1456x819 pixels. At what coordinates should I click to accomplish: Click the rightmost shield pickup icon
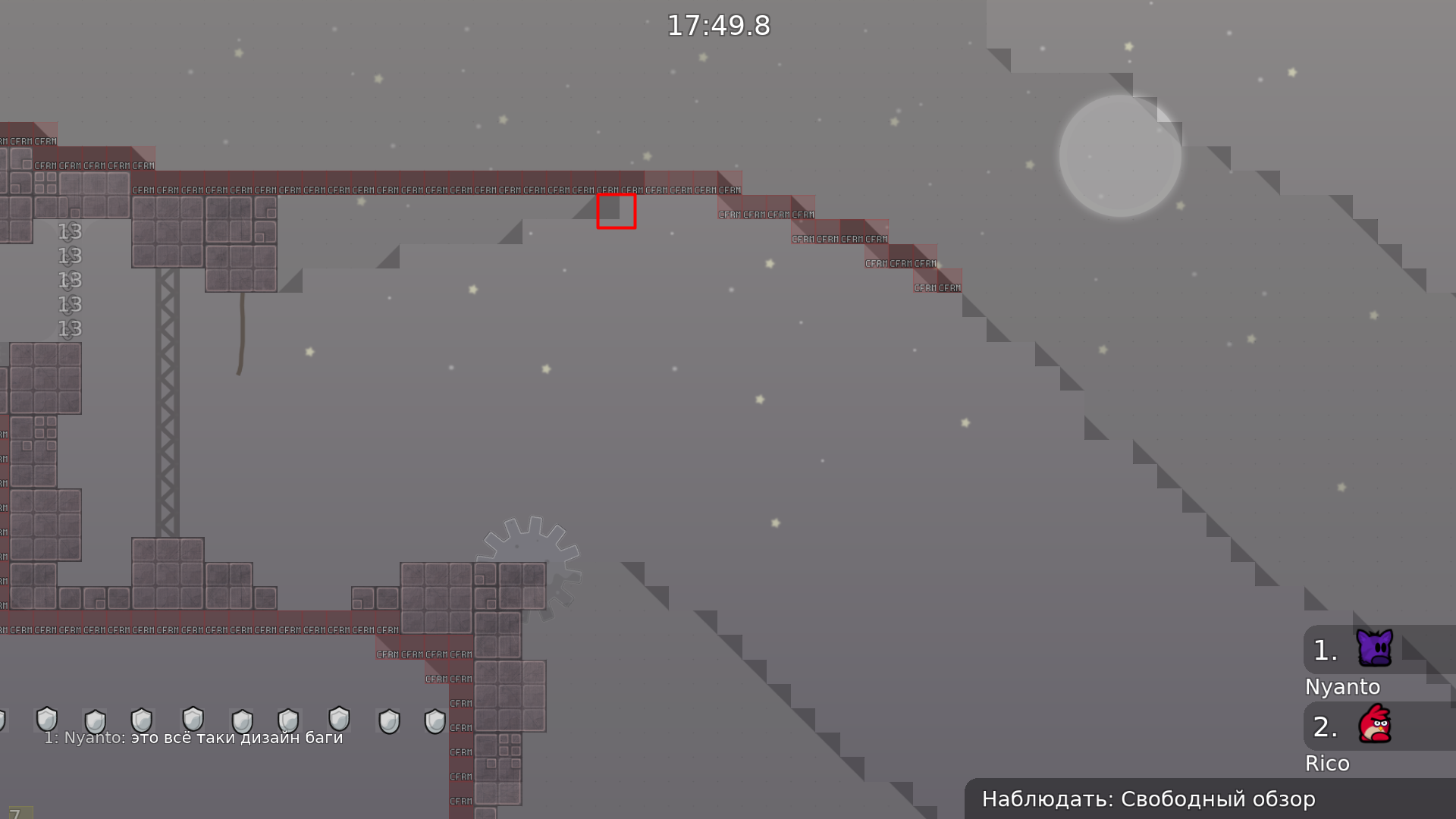point(435,721)
